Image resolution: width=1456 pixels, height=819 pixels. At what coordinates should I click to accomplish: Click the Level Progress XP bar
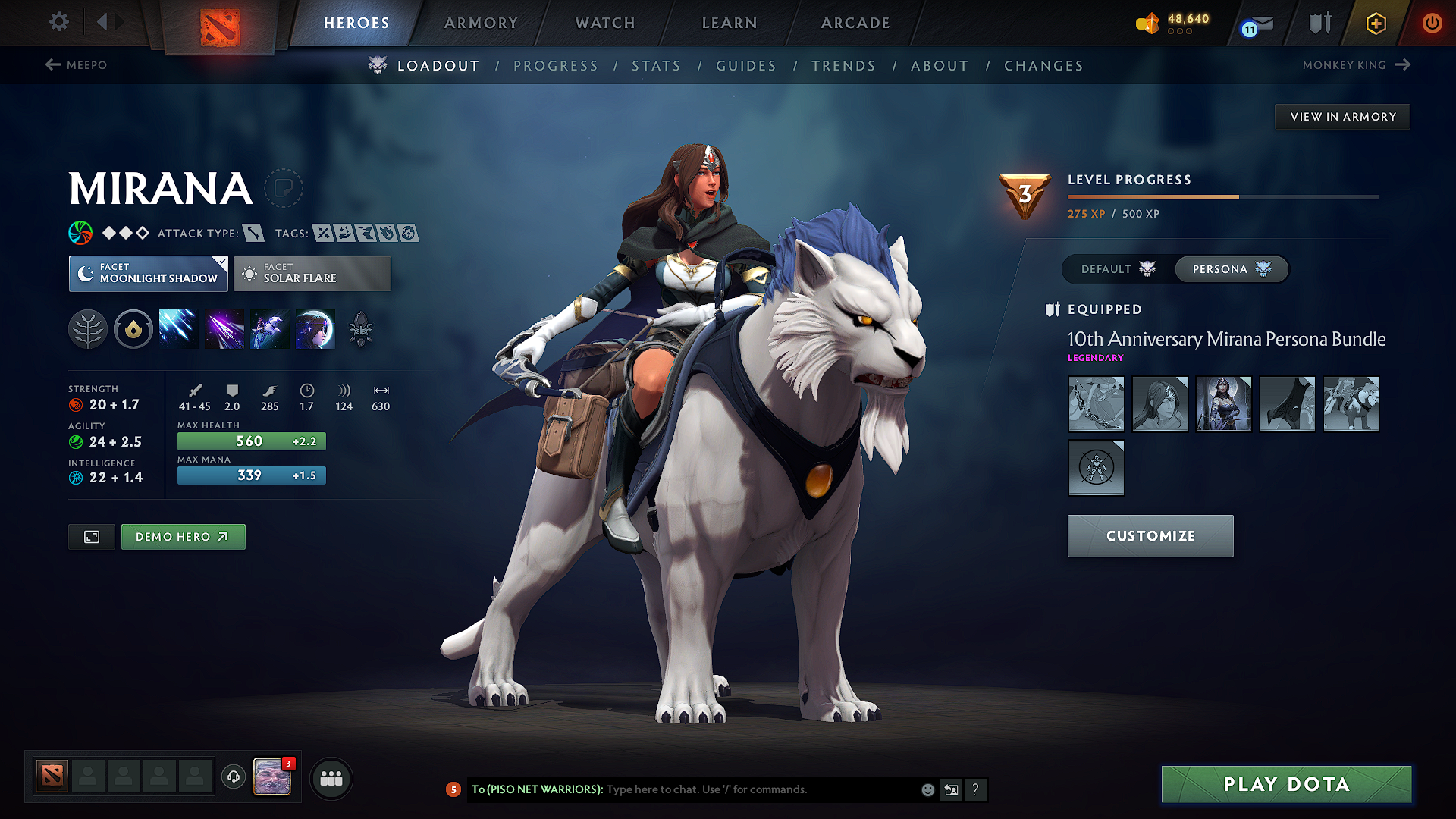click(1222, 196)
